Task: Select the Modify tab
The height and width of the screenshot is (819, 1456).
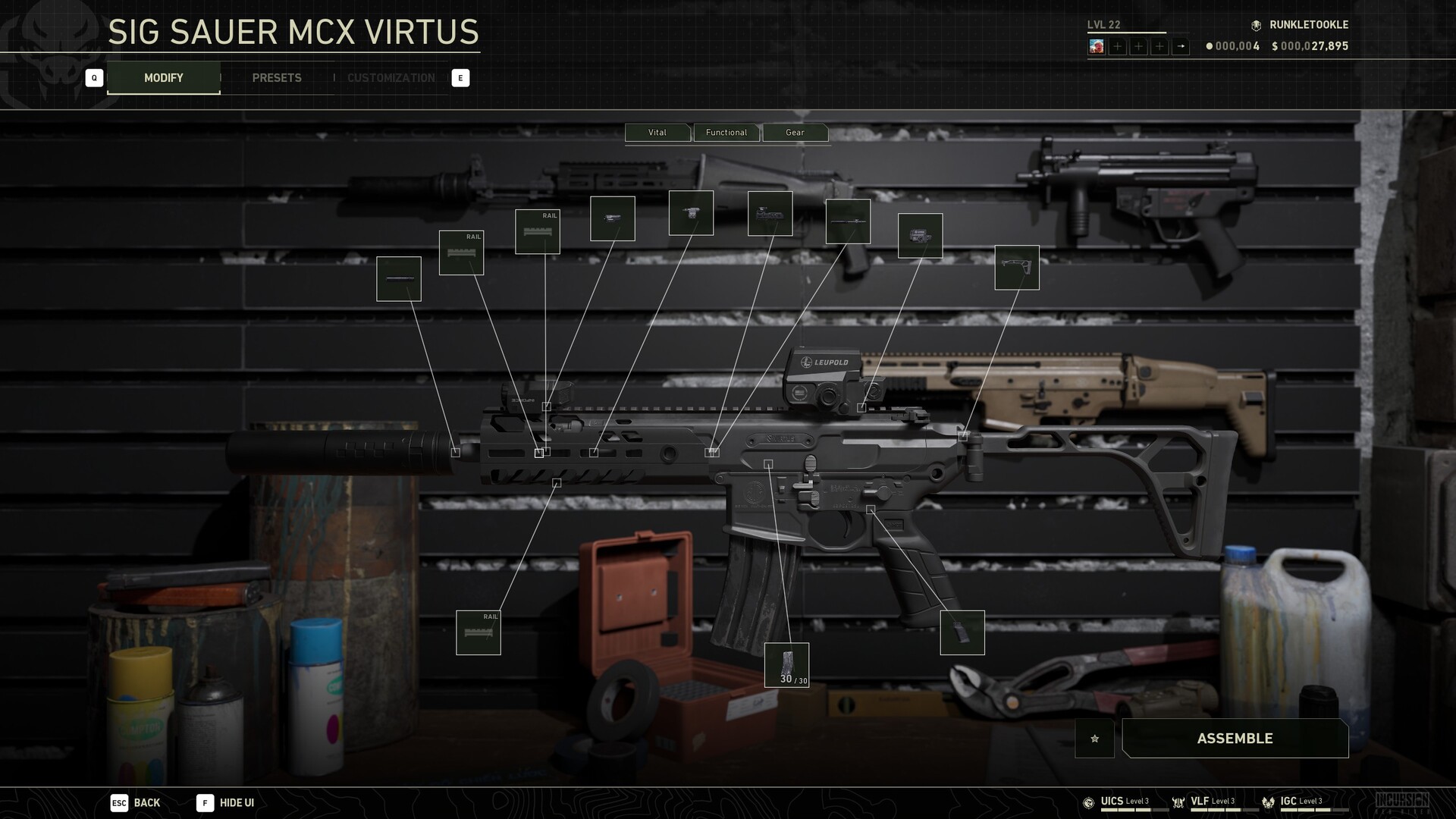Action: pyautogui.click(x=164, y=78)
